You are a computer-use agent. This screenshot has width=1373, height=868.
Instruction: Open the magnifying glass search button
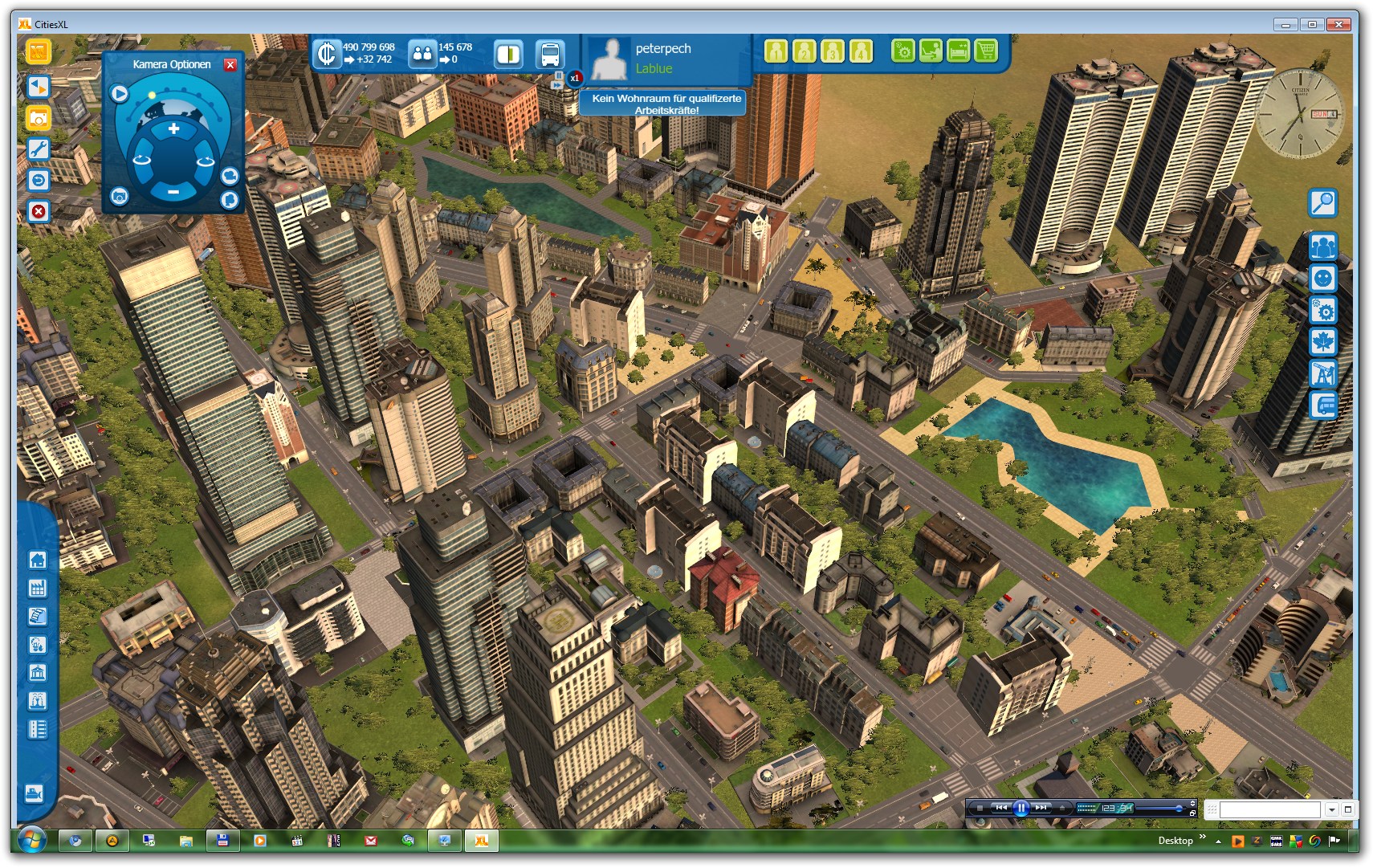click(1322, 203)
